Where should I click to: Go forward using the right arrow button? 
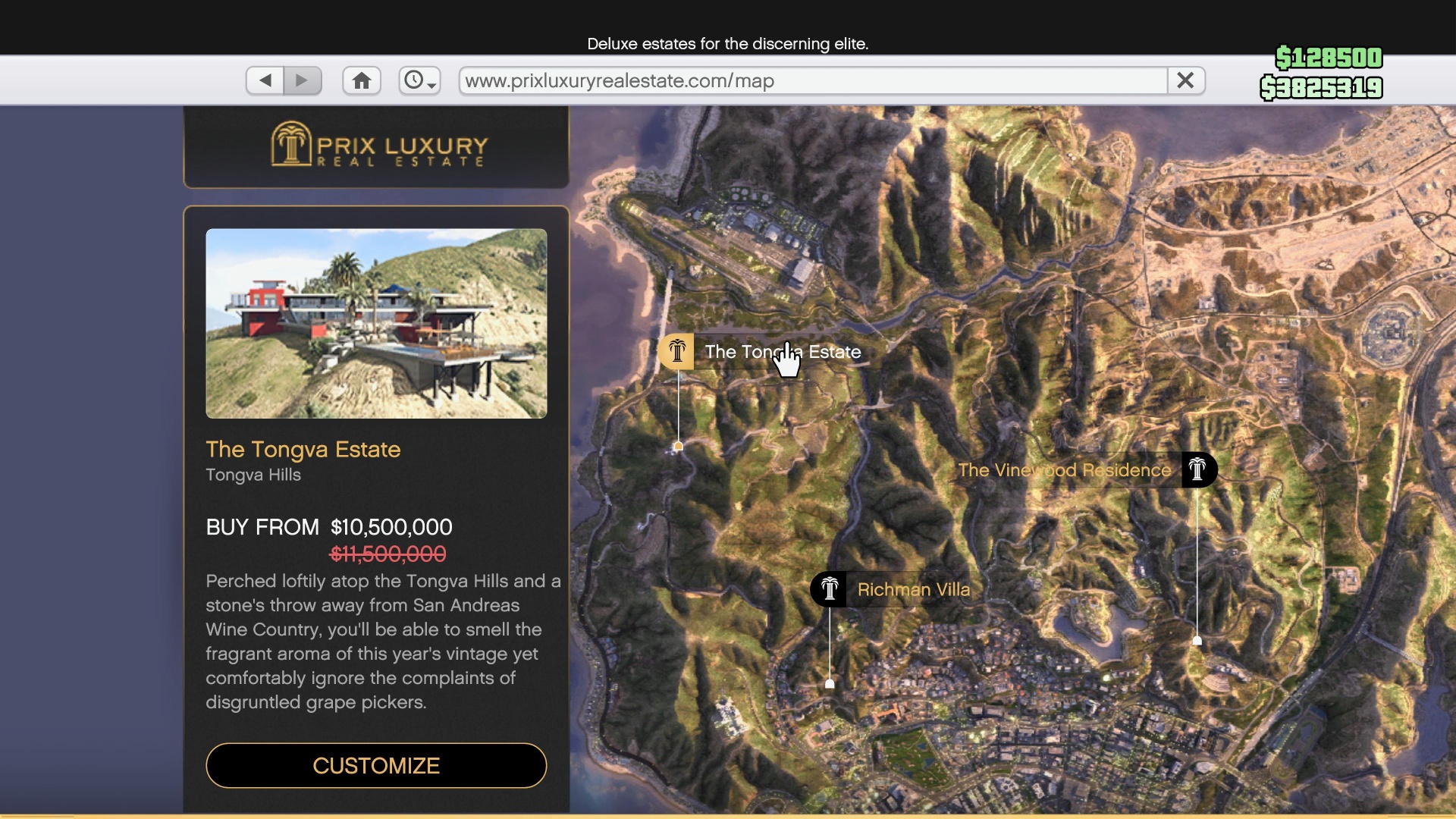303,80
